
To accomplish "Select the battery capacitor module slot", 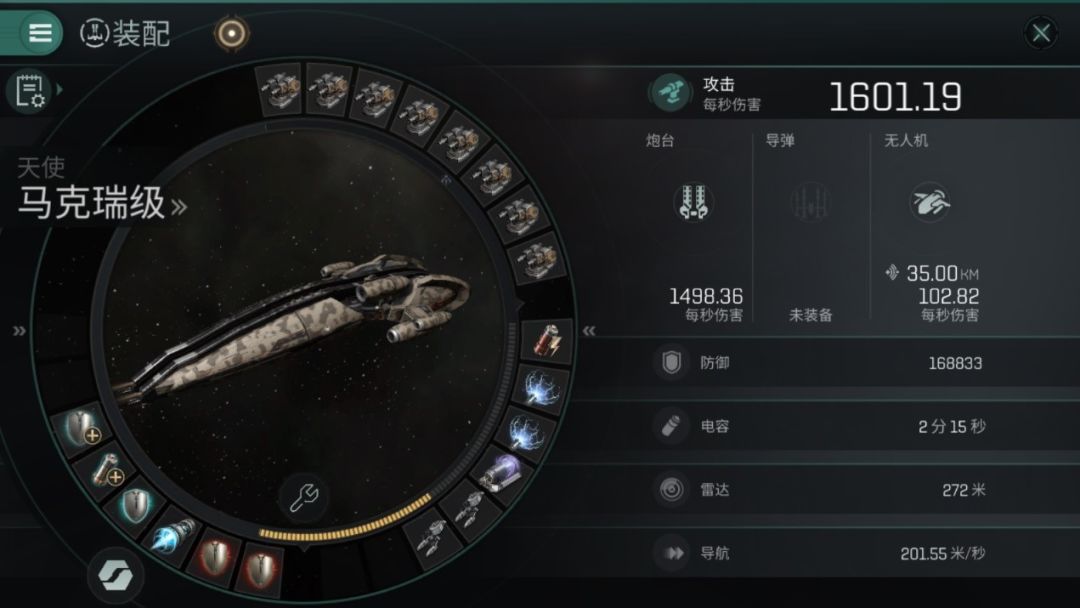I will click(548, 342).
